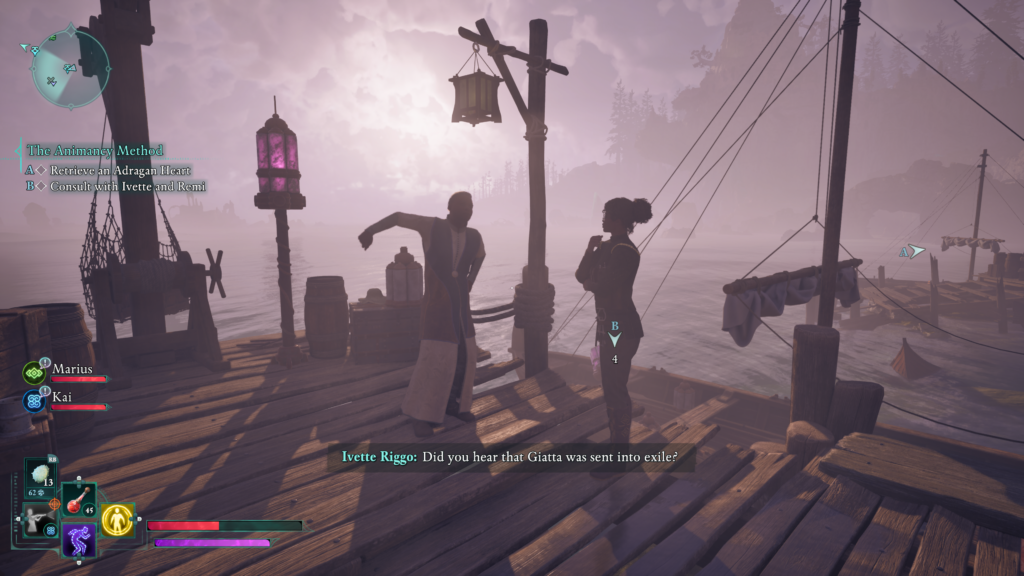Use the white throwable item slot
This screenshot has height=576, width=1024.
tap(41, 476)
